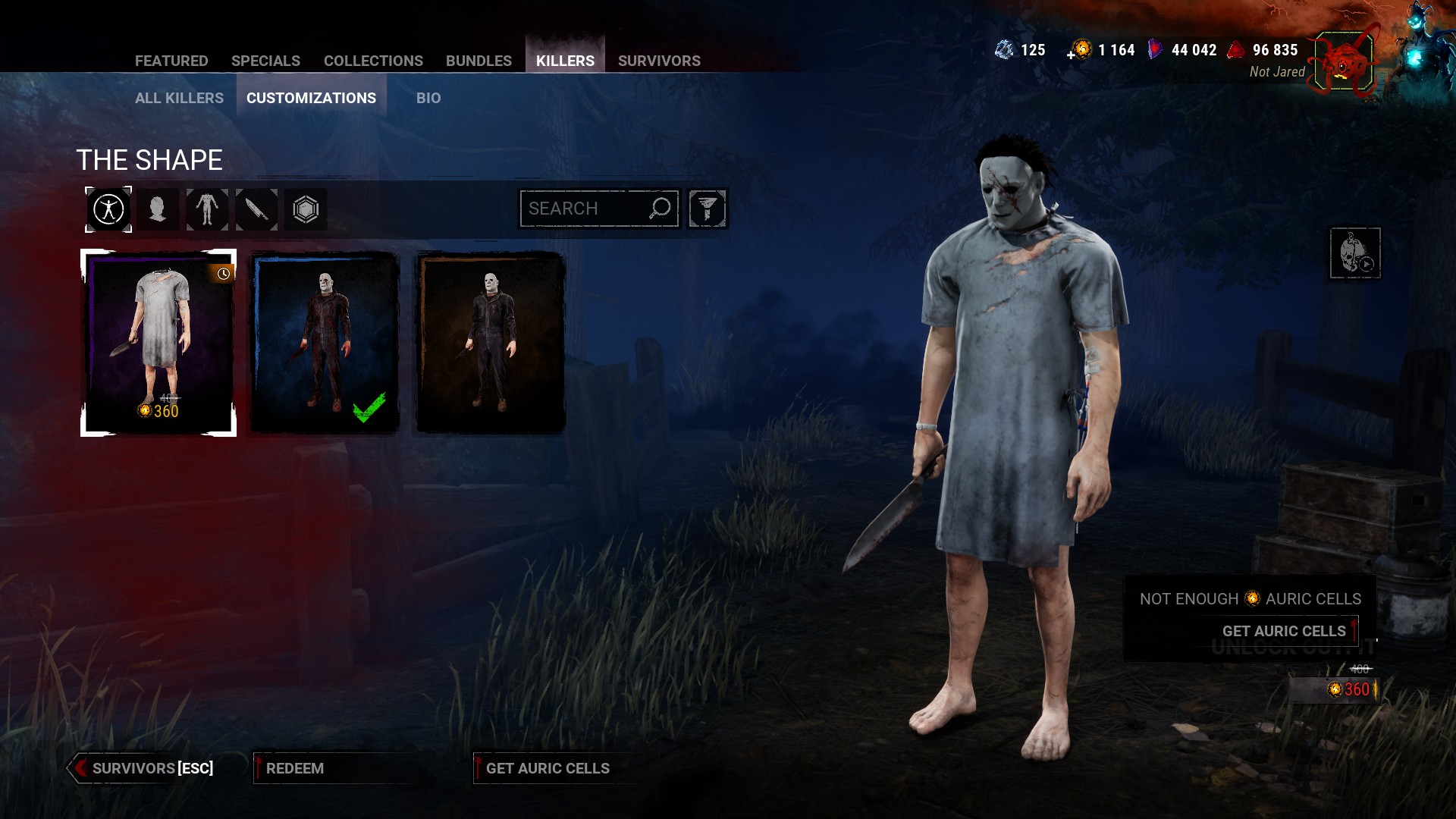The width and height of the screenshot is (1456, 819).
Task: Choose the equipped bloody jumpsuit outfit
Action: 325,343
